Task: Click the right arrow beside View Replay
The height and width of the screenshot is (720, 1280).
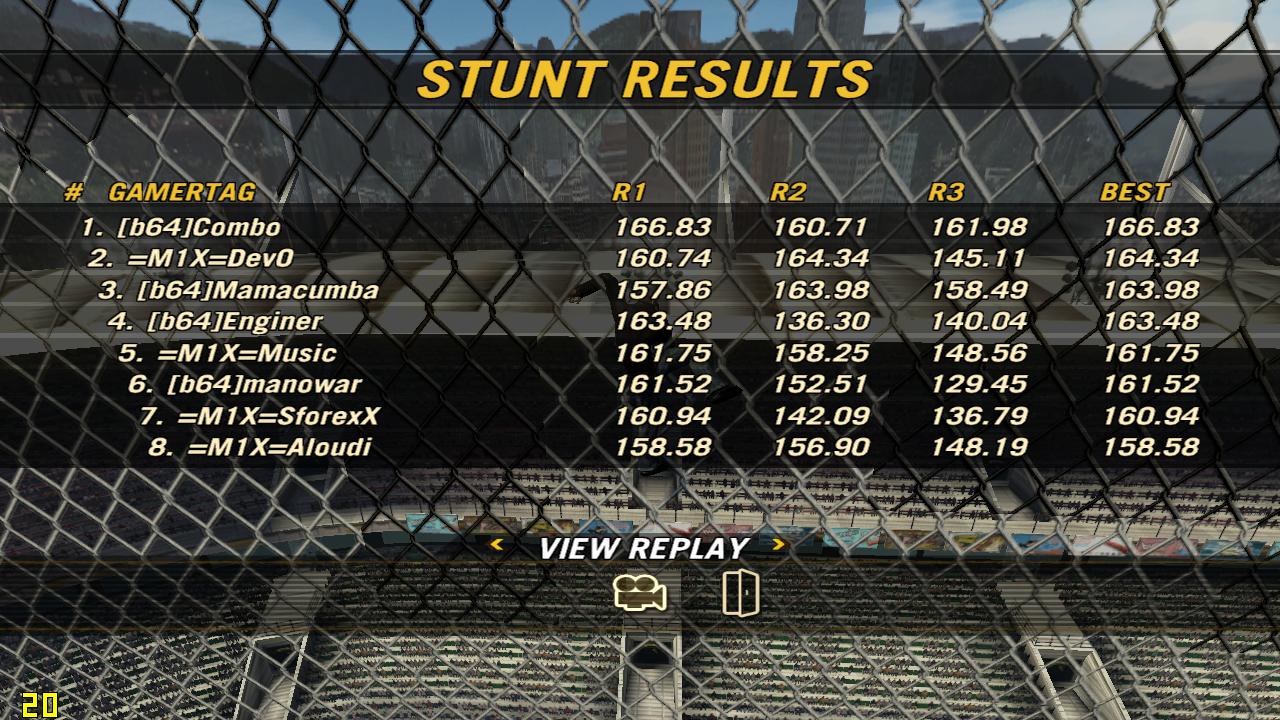Action: [779, 545]
